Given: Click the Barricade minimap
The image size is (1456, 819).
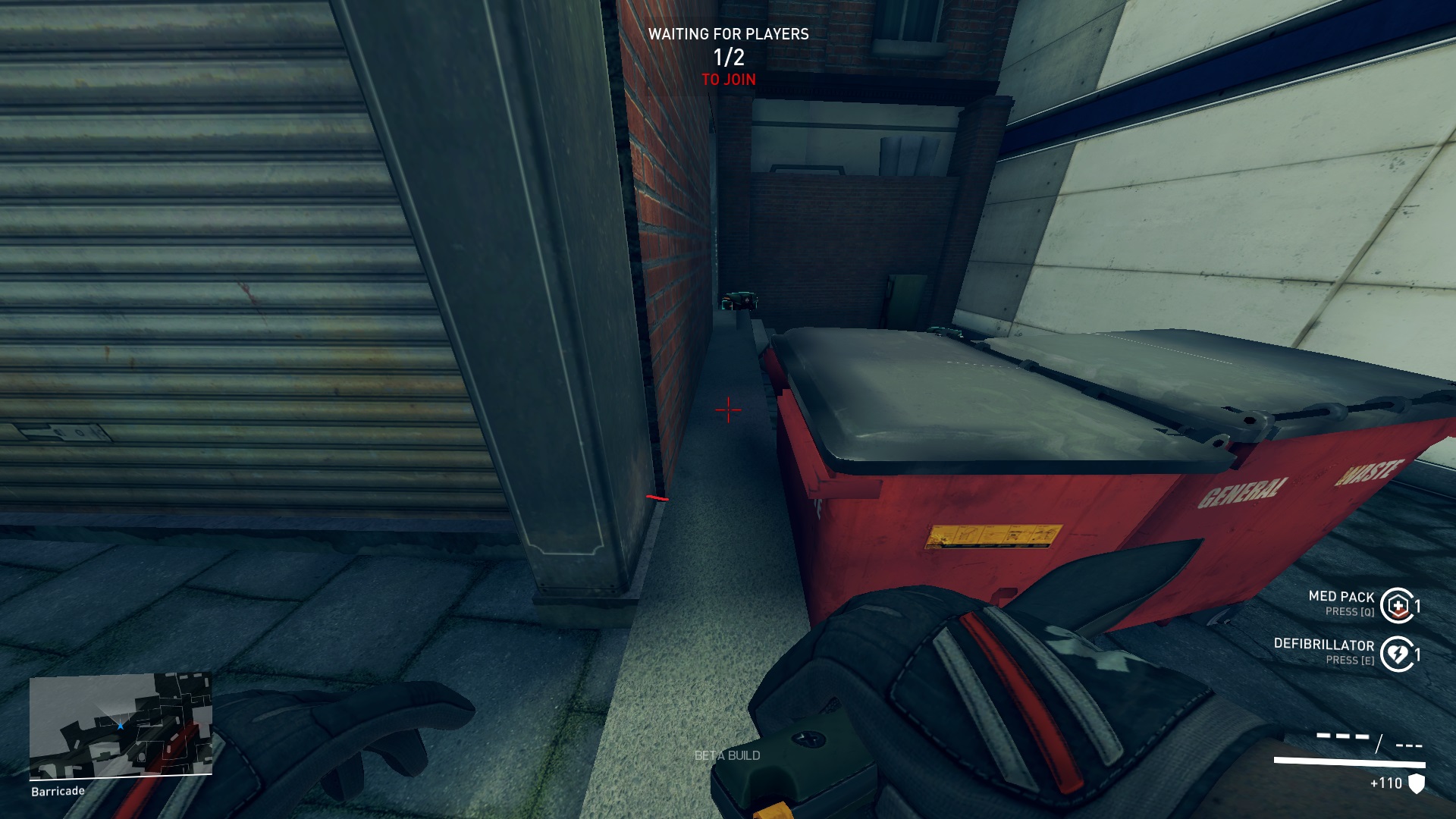Looking at the screenshot, I should (x=121, y=725).
